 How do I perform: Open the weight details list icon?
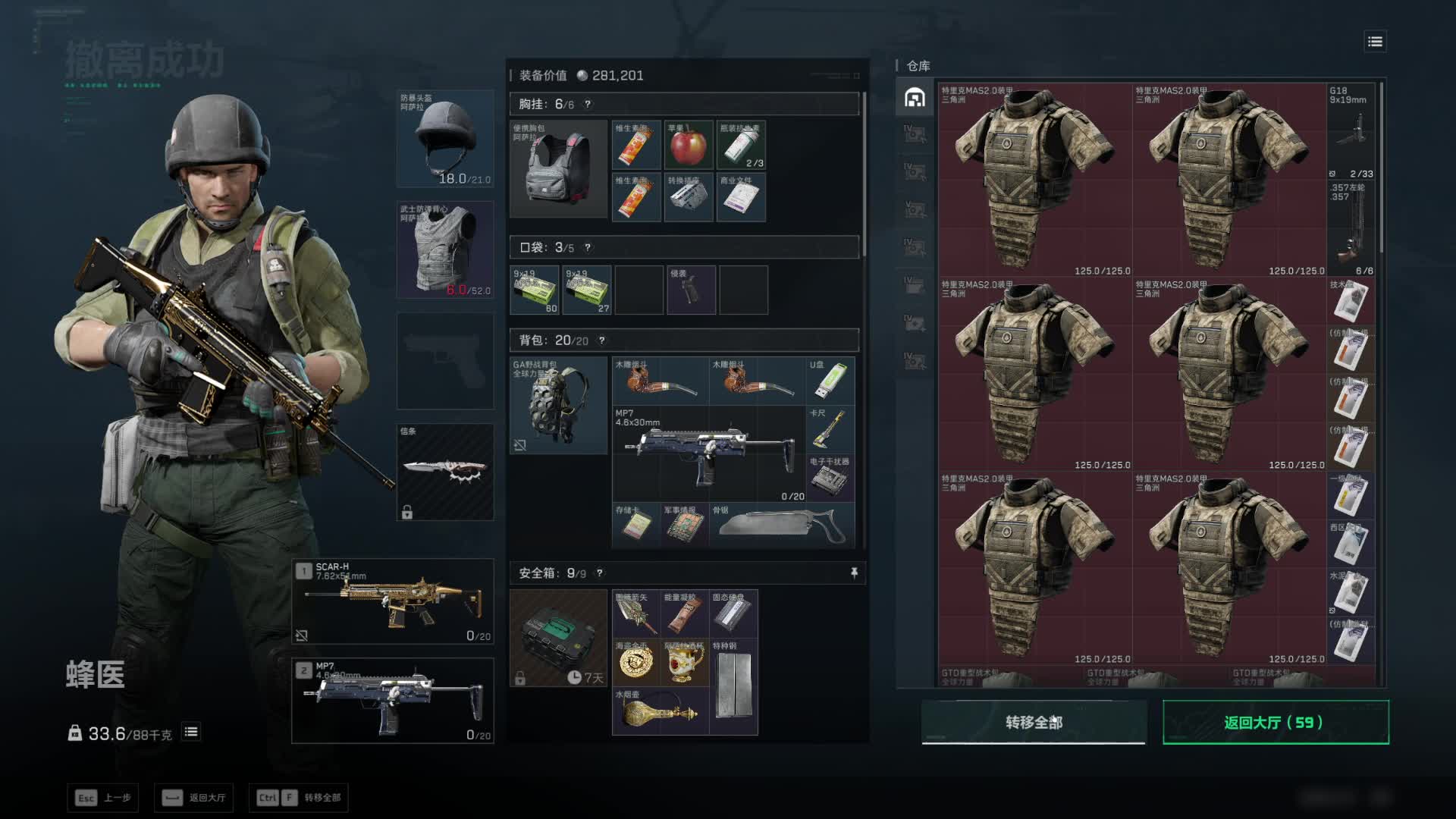click(191, 733)
